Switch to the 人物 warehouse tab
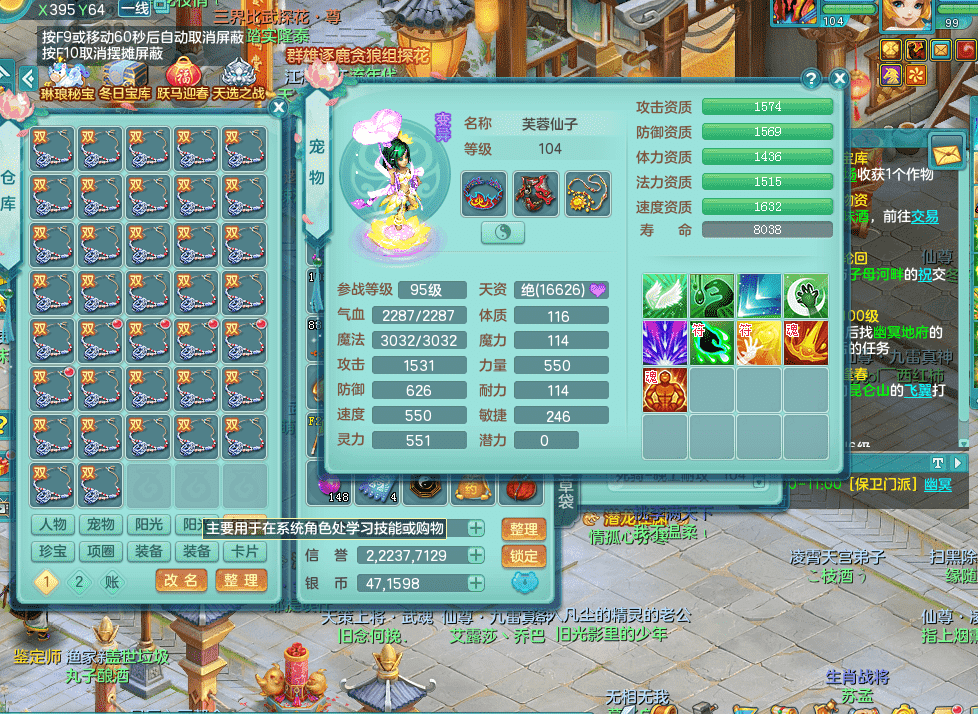The height and width of the screenshot is (714, 978). (x=53, y=525)
